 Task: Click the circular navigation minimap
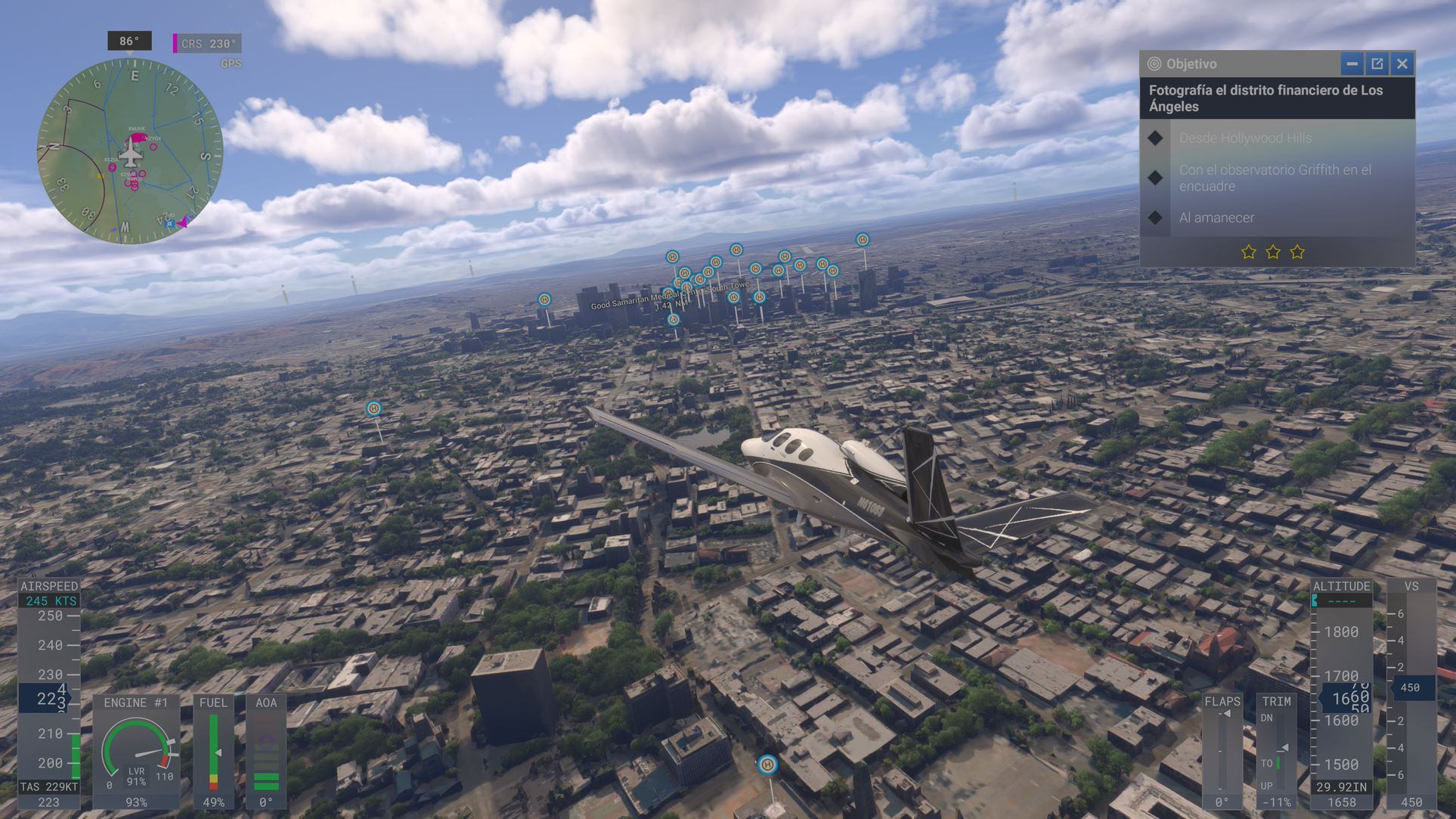point(130,150)
